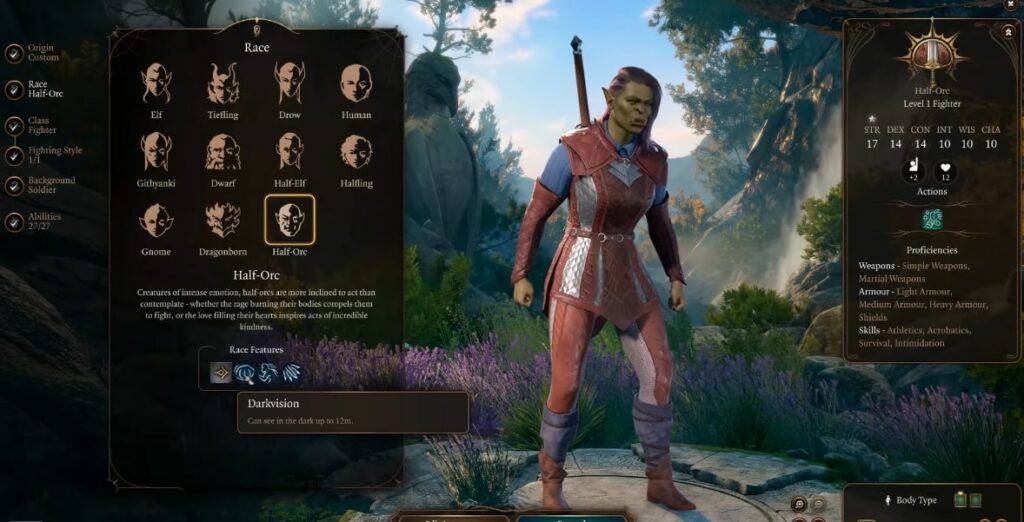
Task: Choose the Halfling race
Action: 356,152
